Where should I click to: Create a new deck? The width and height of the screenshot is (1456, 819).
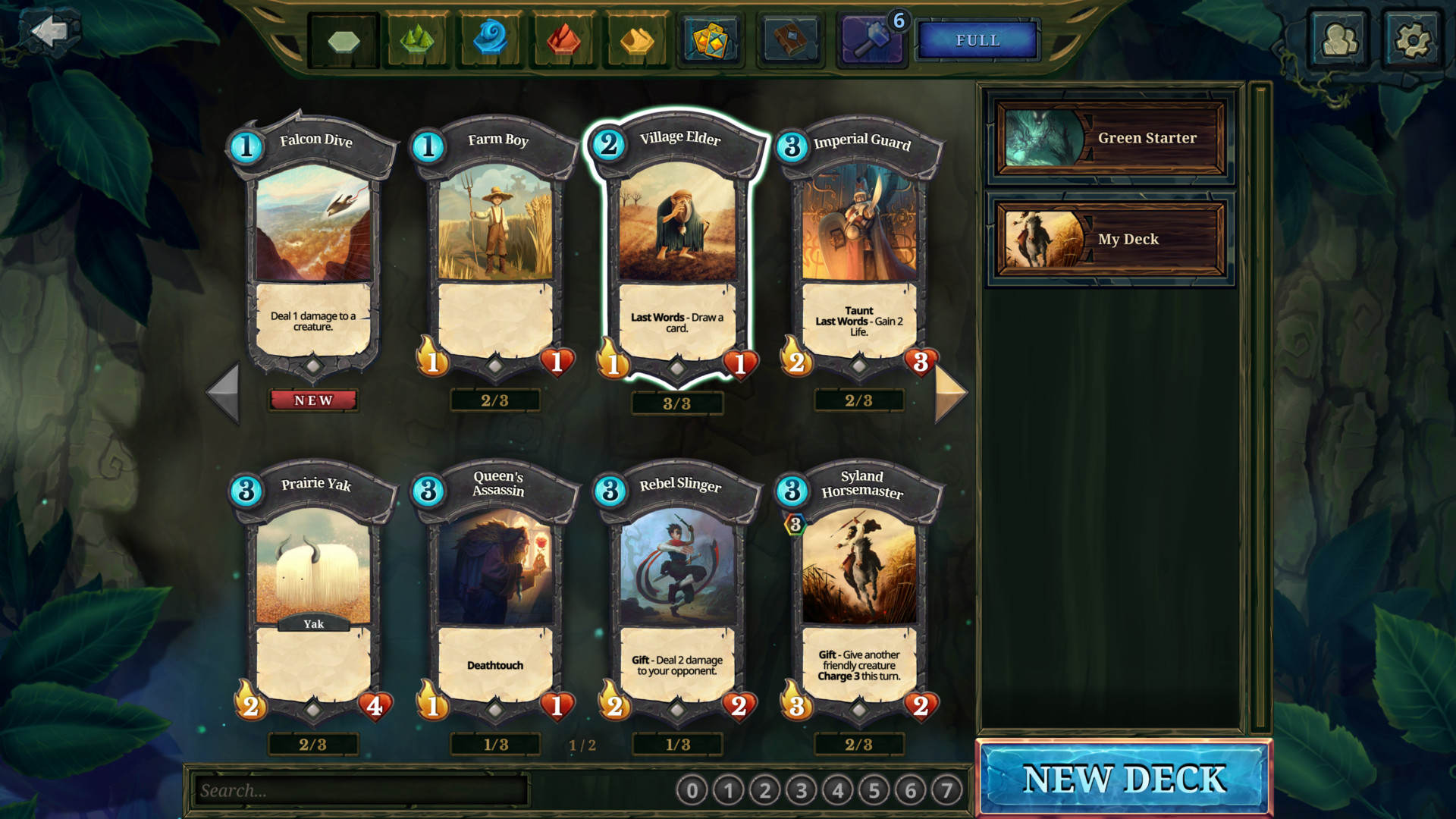click(1124, 779)
